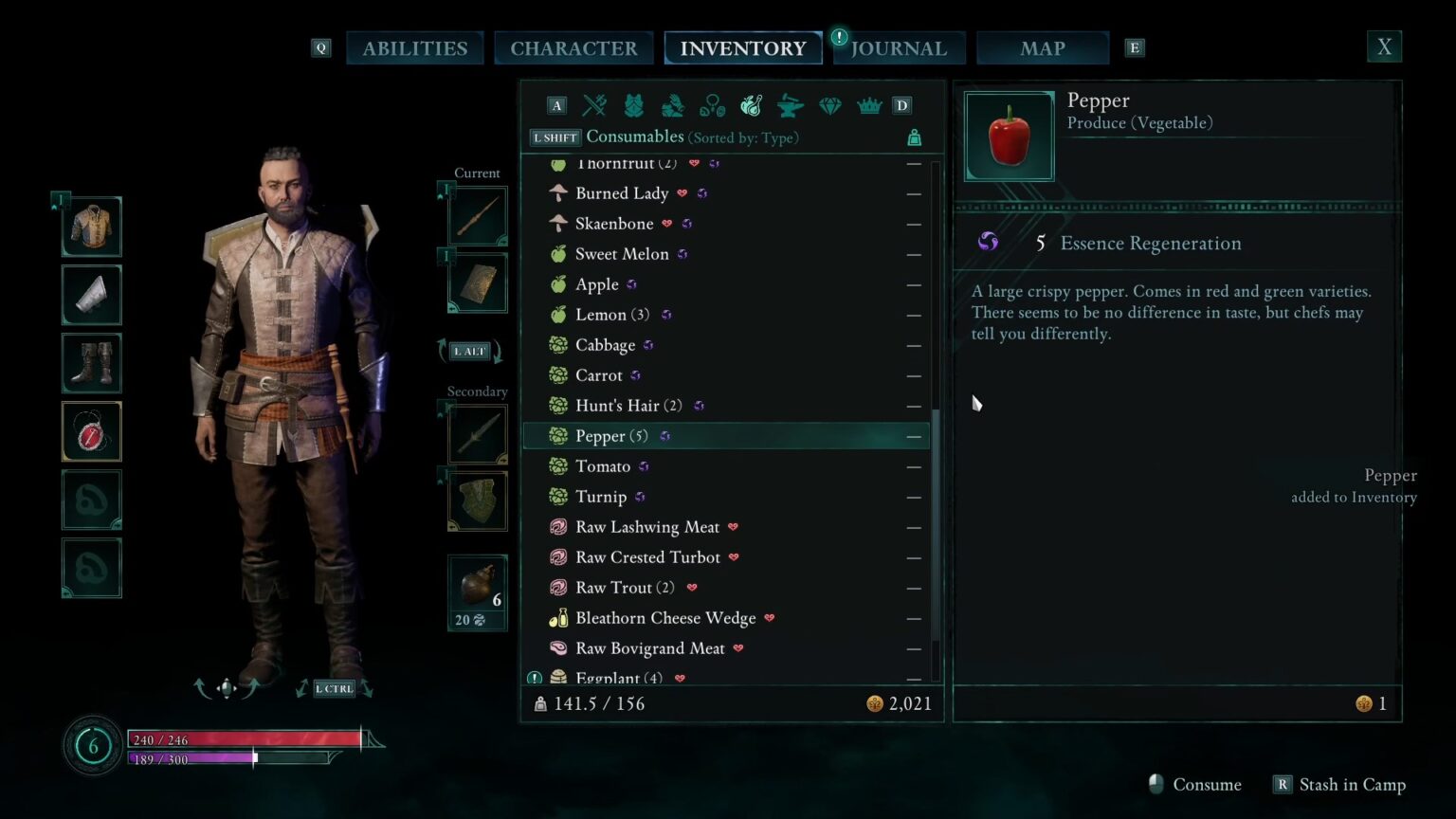The image size is (1456, 819).
Task: Select the weapons filter icon
Action: pos(593,105)
